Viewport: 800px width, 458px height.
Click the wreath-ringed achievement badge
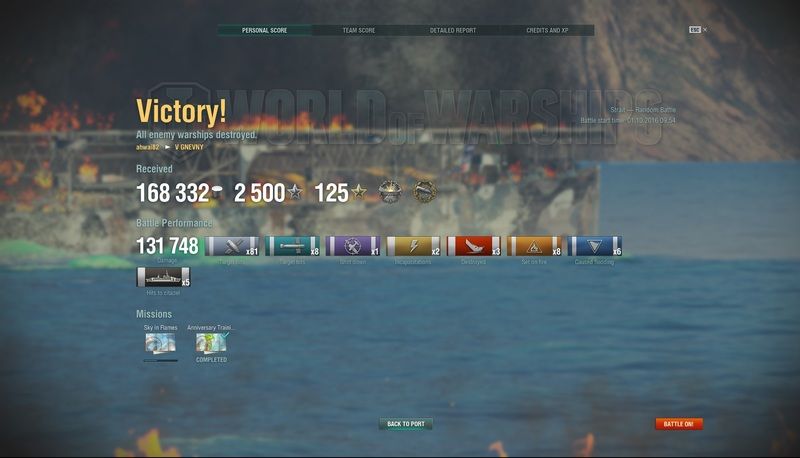425,191
